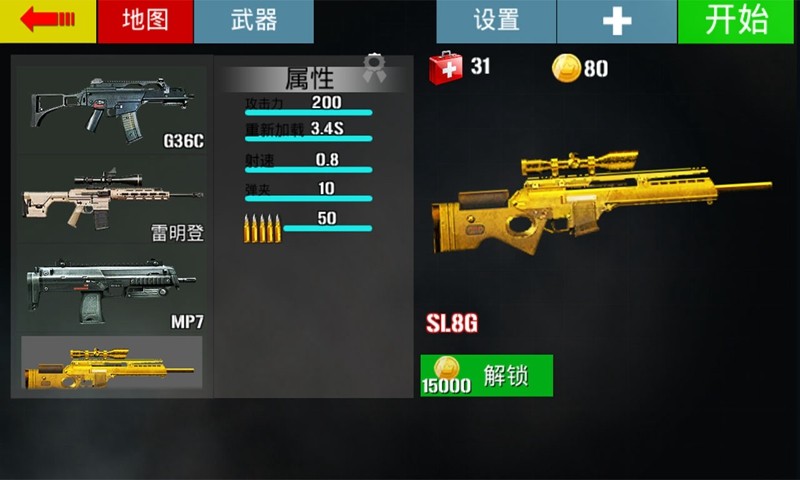Open the 设置 settings menu
The height and width of the screenshot is (480, 800).
[x=496, y=21]
